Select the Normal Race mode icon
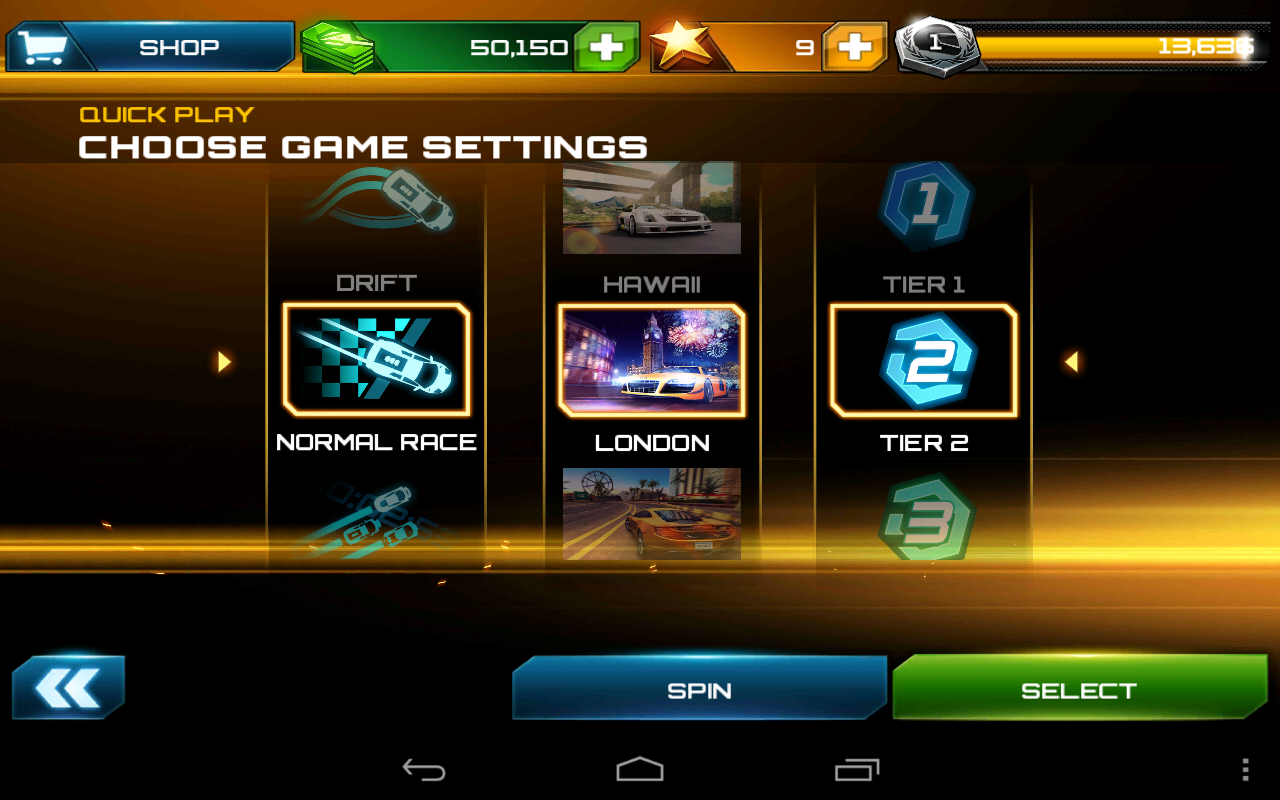This screenshot has width=1280, height=800. 377,362
